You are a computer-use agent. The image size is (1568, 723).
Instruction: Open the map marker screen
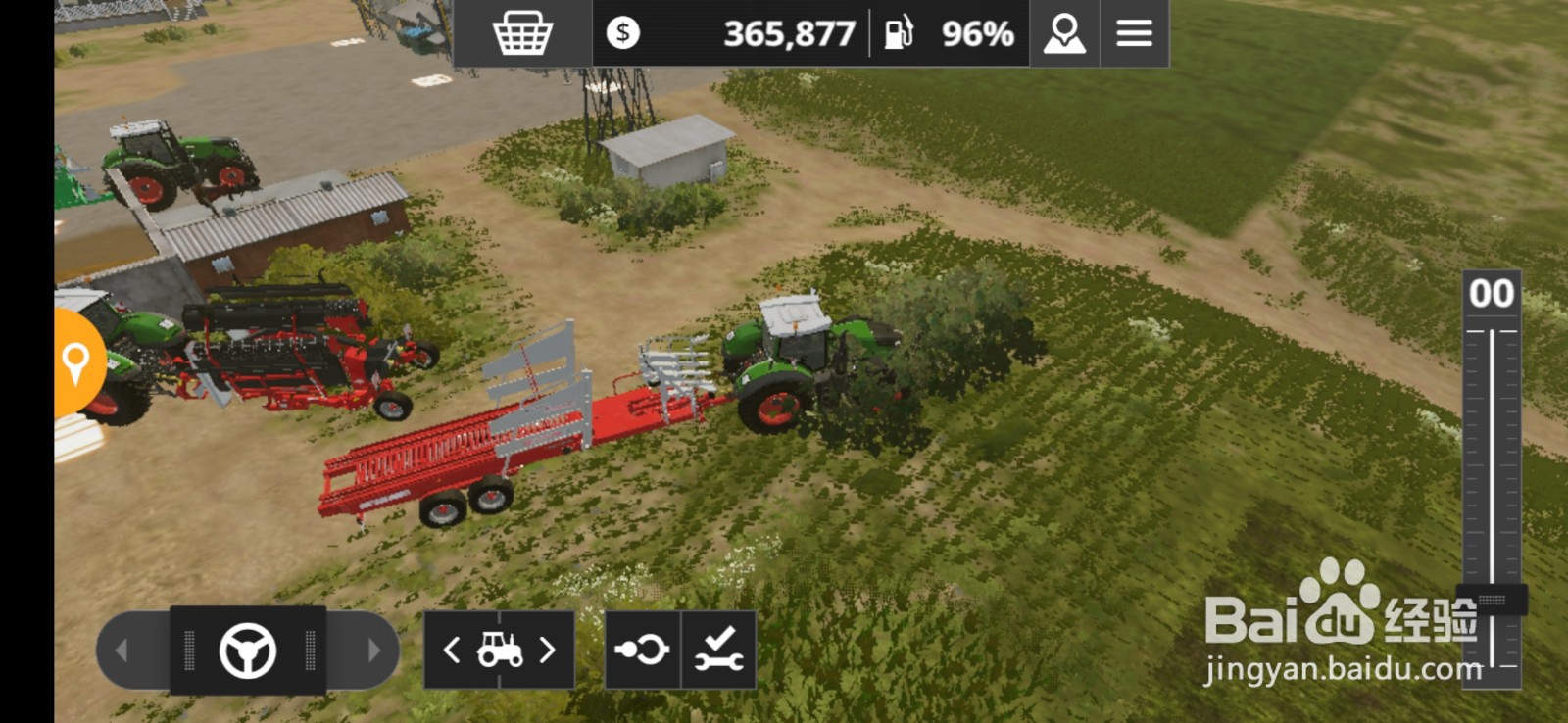1064,34
